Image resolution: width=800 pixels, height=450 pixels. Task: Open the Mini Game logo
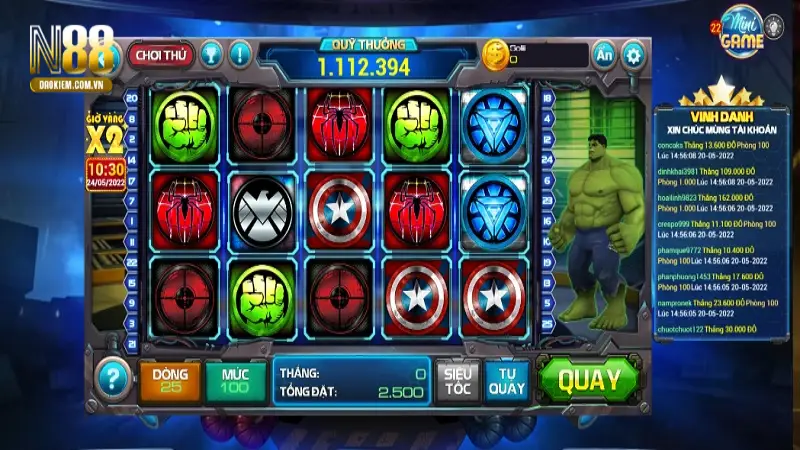point(740,36)
